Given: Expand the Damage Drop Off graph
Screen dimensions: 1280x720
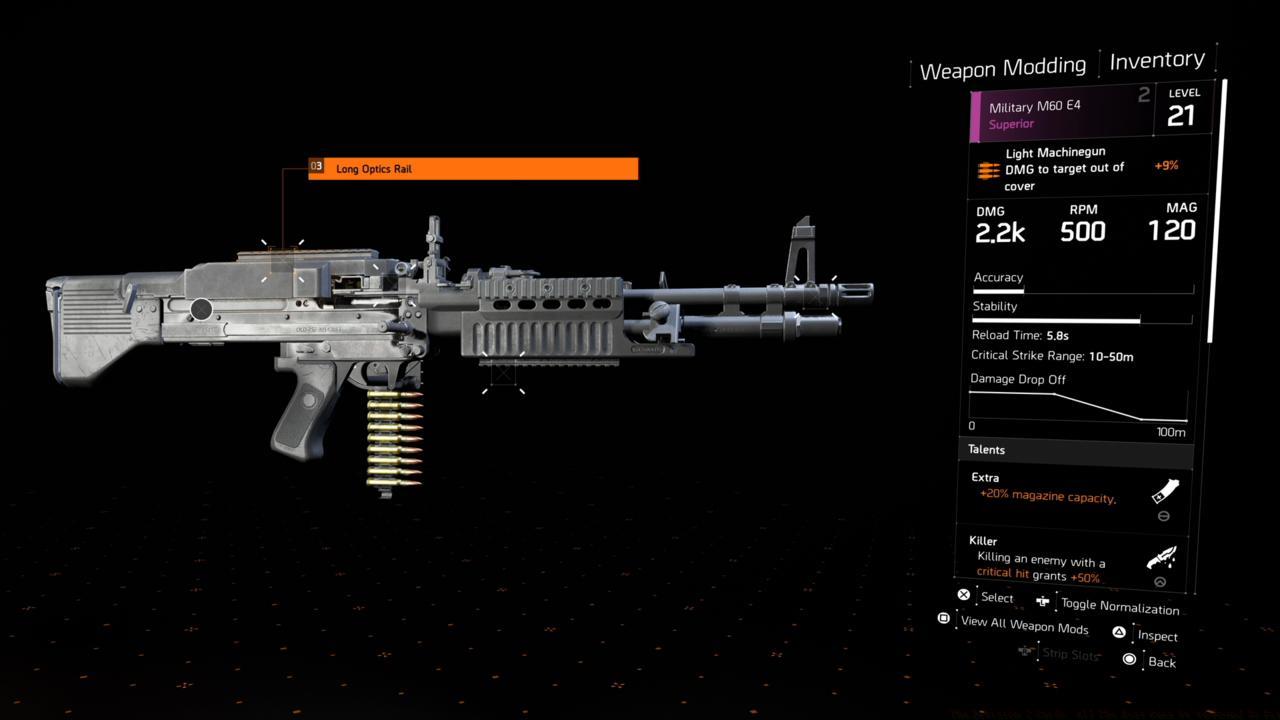Looking at the screenshot, I should point(1077,403).
